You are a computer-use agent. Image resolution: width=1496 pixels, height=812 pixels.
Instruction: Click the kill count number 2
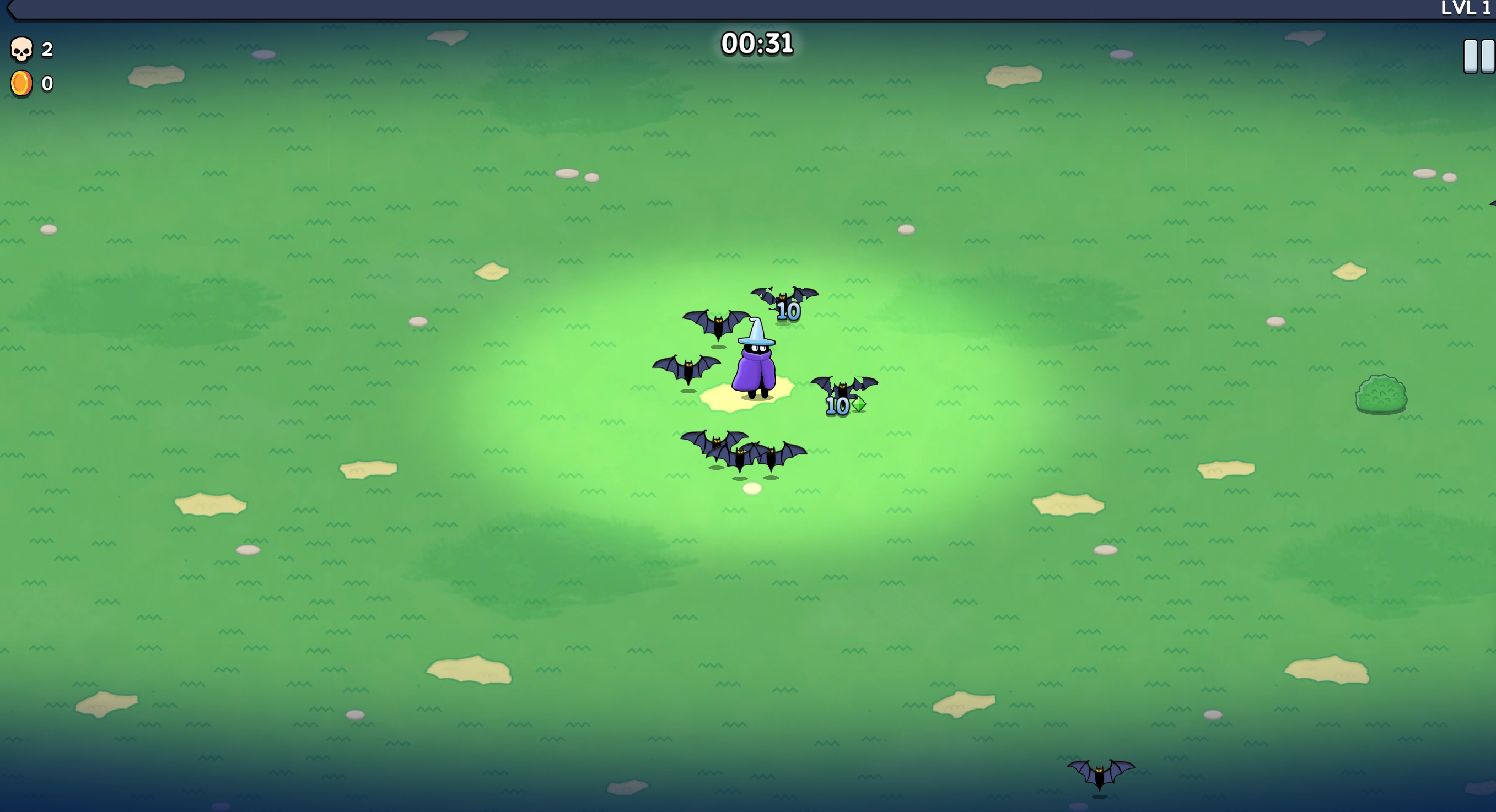[x=47, y=49]
